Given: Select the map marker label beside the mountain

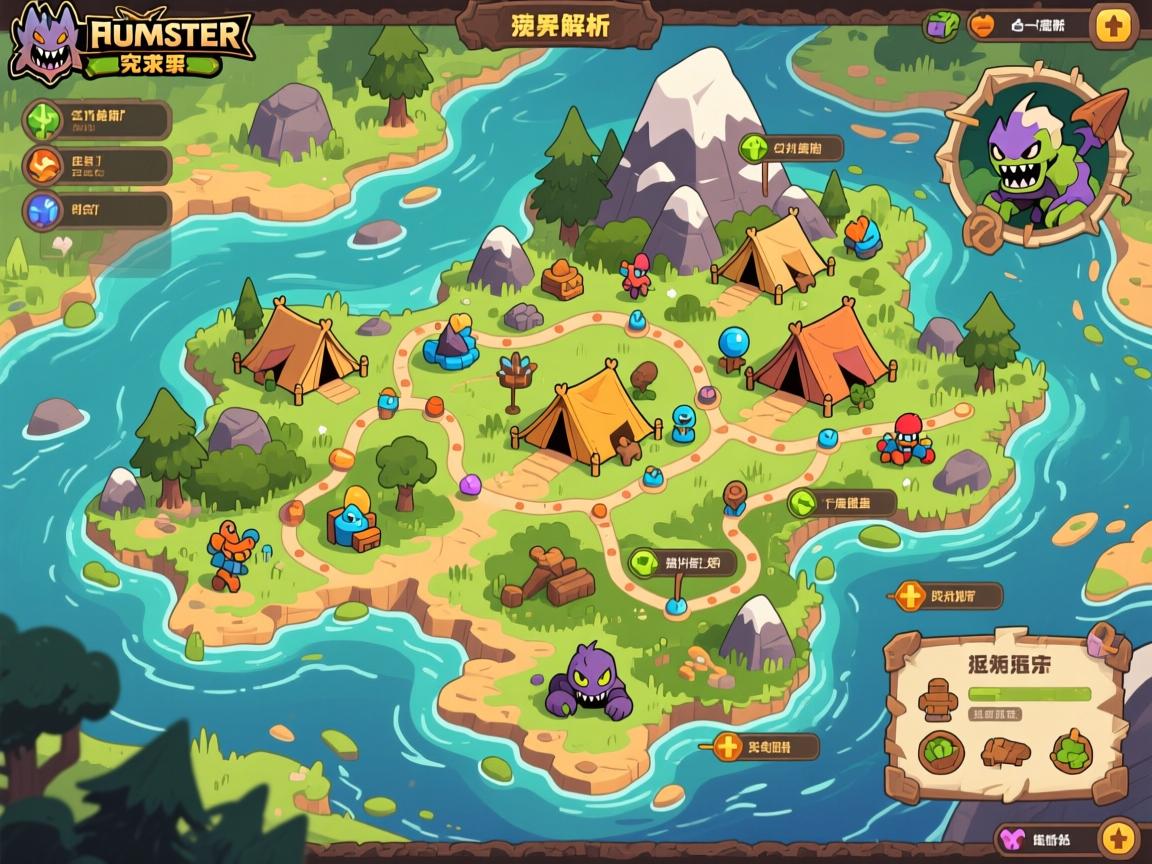Looking at the screenshot, I should click(x=790, y=150).
